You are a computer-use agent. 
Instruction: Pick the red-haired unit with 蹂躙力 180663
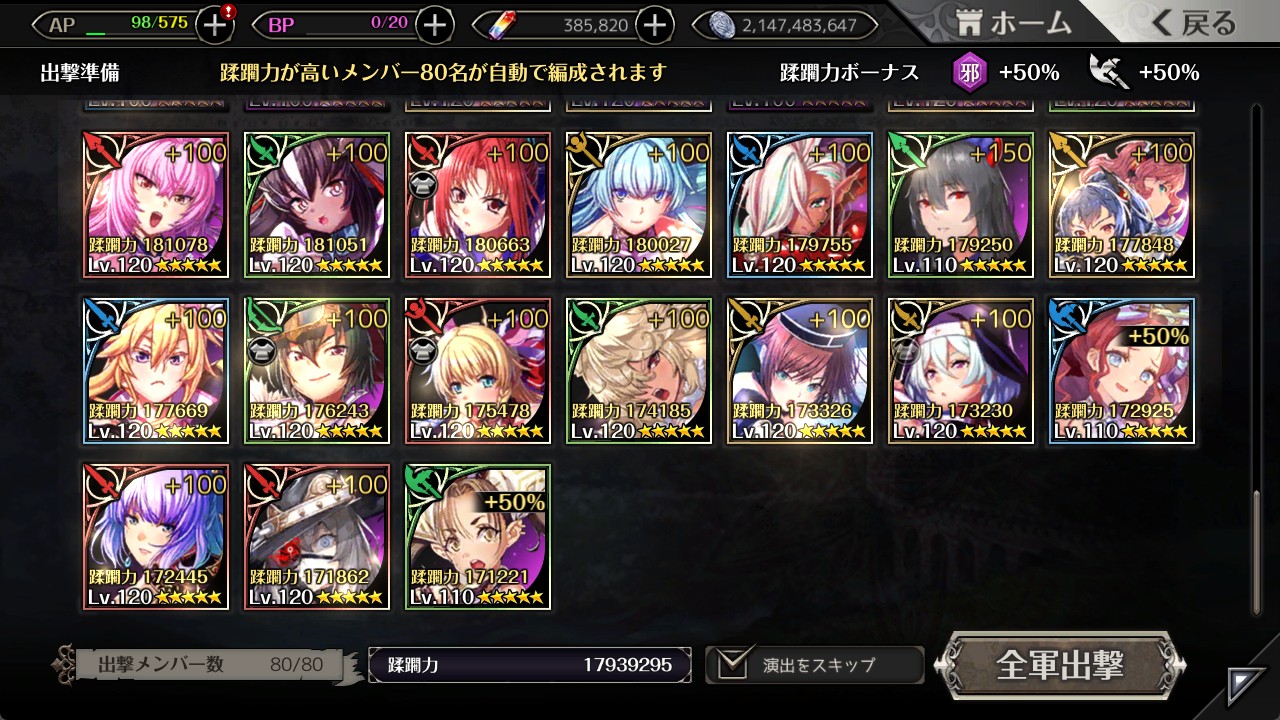478,205
